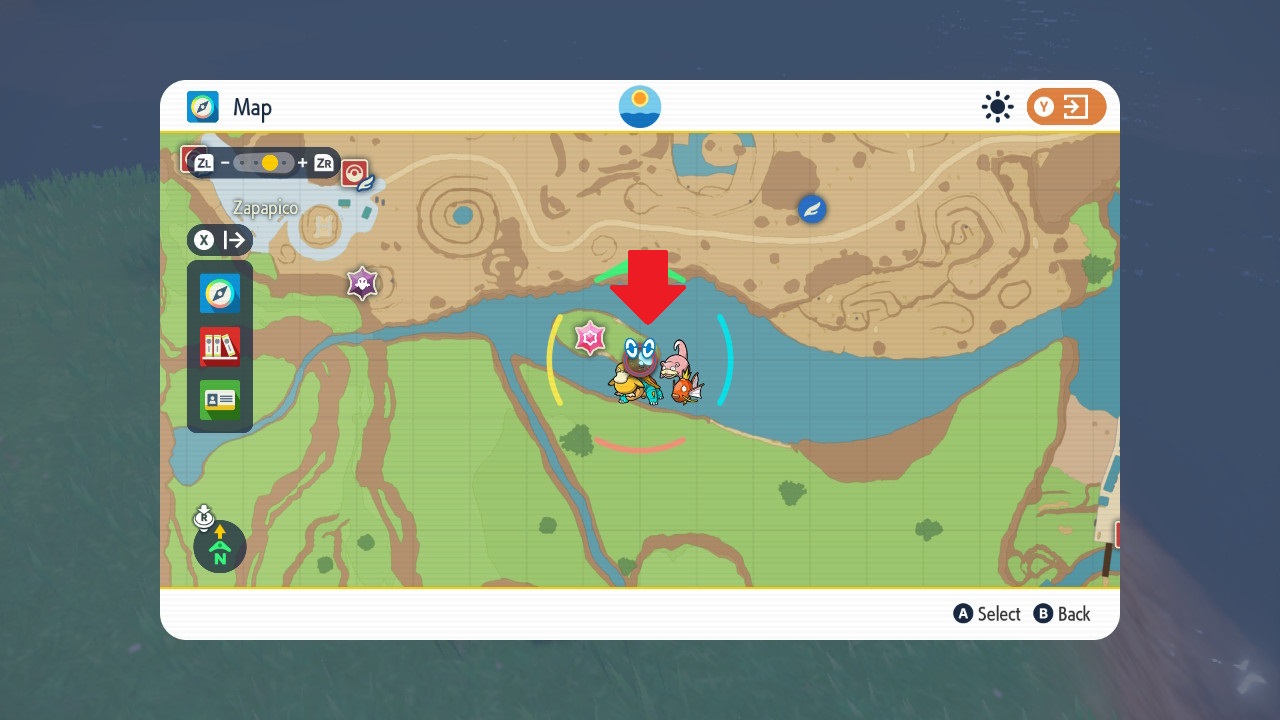The image size is (1280, 720).
Task: Choose the blue fly-point feather marker
Action: [x=812, y=209]
